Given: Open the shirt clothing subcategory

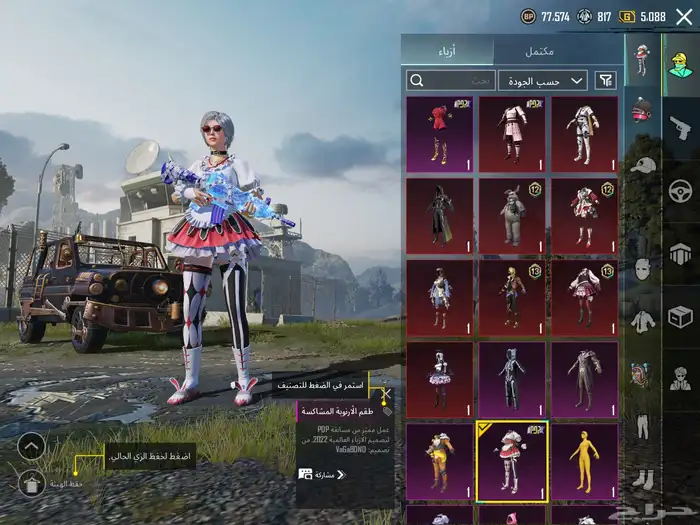Looking at the screenshot, I should (641, 320).
